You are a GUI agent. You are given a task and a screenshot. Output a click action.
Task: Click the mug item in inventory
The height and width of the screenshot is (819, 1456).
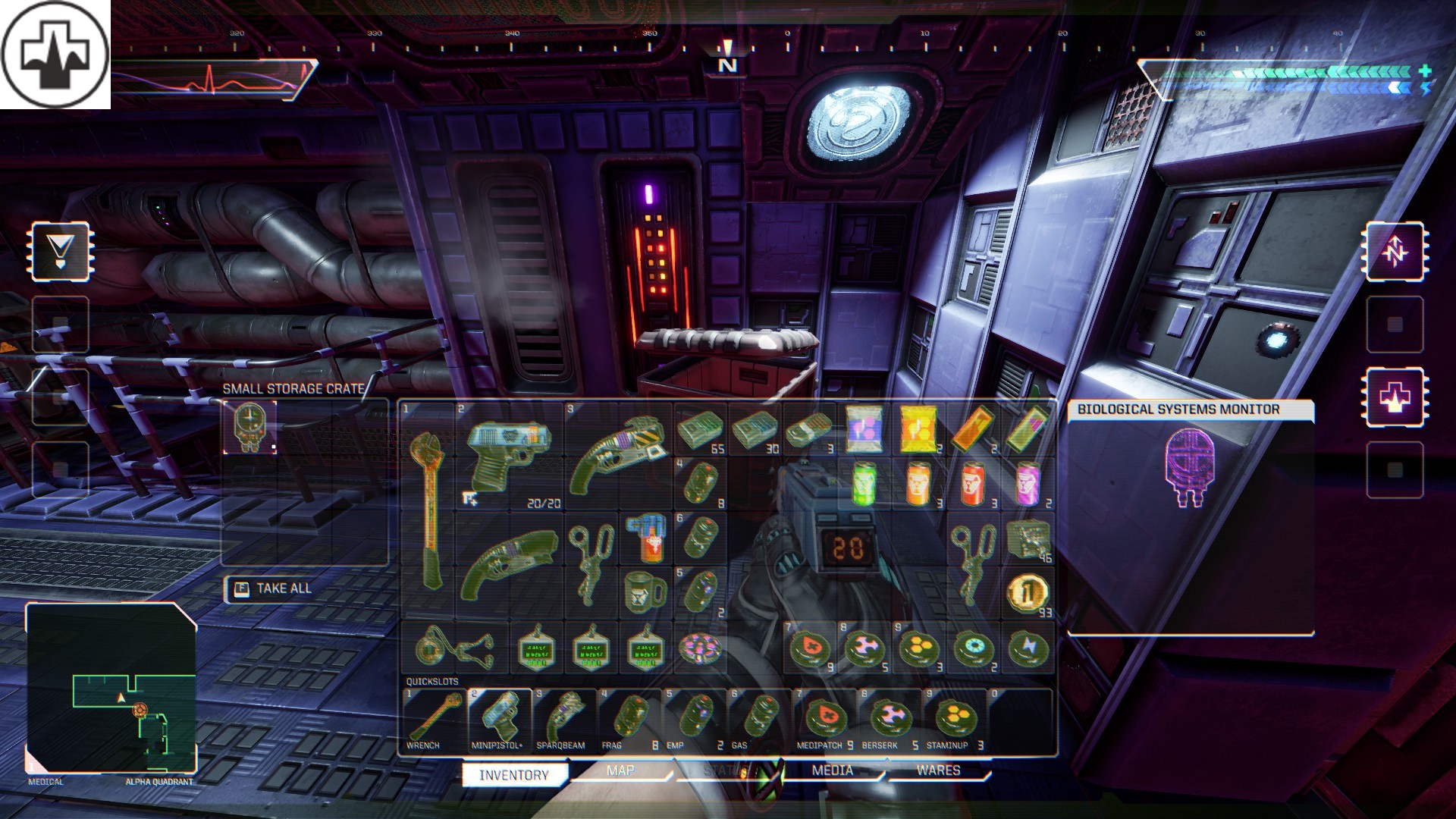[x=645, y=592]
